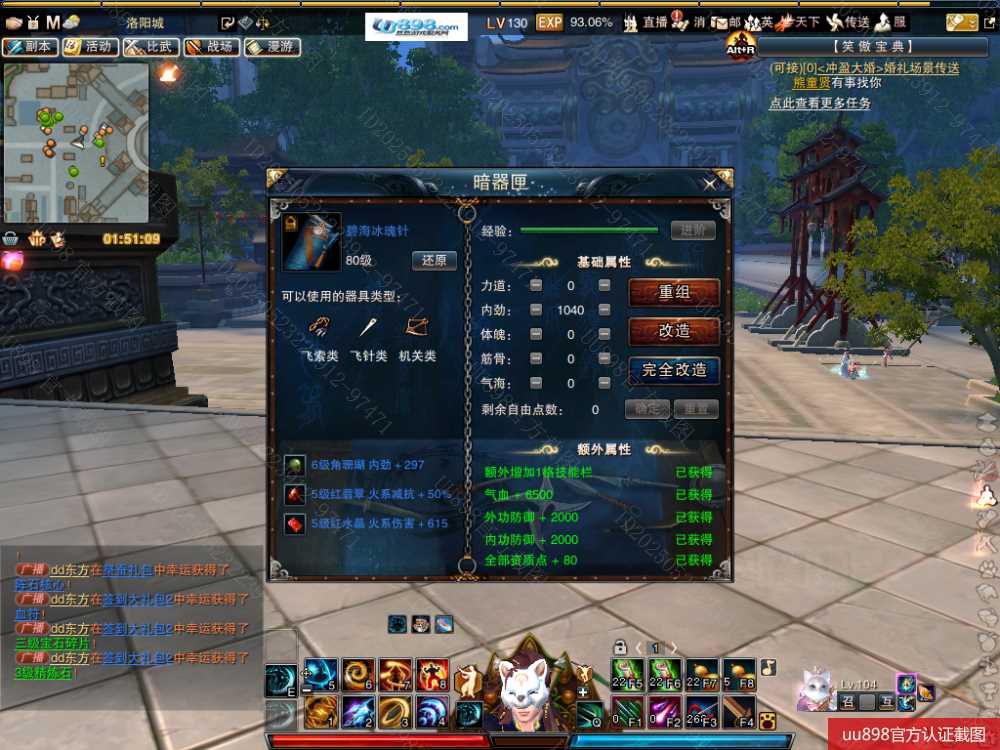Image resolution: width=1000 pixels, height=750 pixels.
Task: Select the blue 完全改造 button
Action: pos(674,370)
